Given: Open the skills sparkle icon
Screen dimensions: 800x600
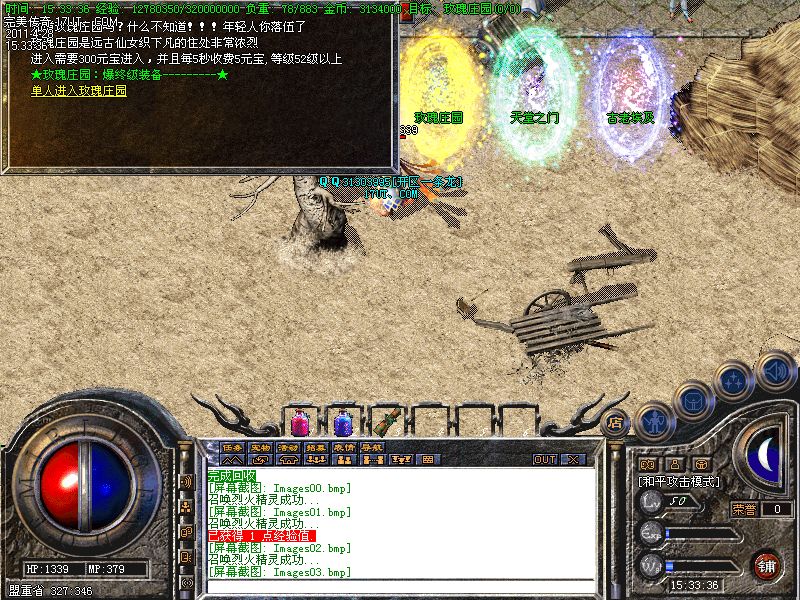Looking at the screenshot, I should point(735,381).
